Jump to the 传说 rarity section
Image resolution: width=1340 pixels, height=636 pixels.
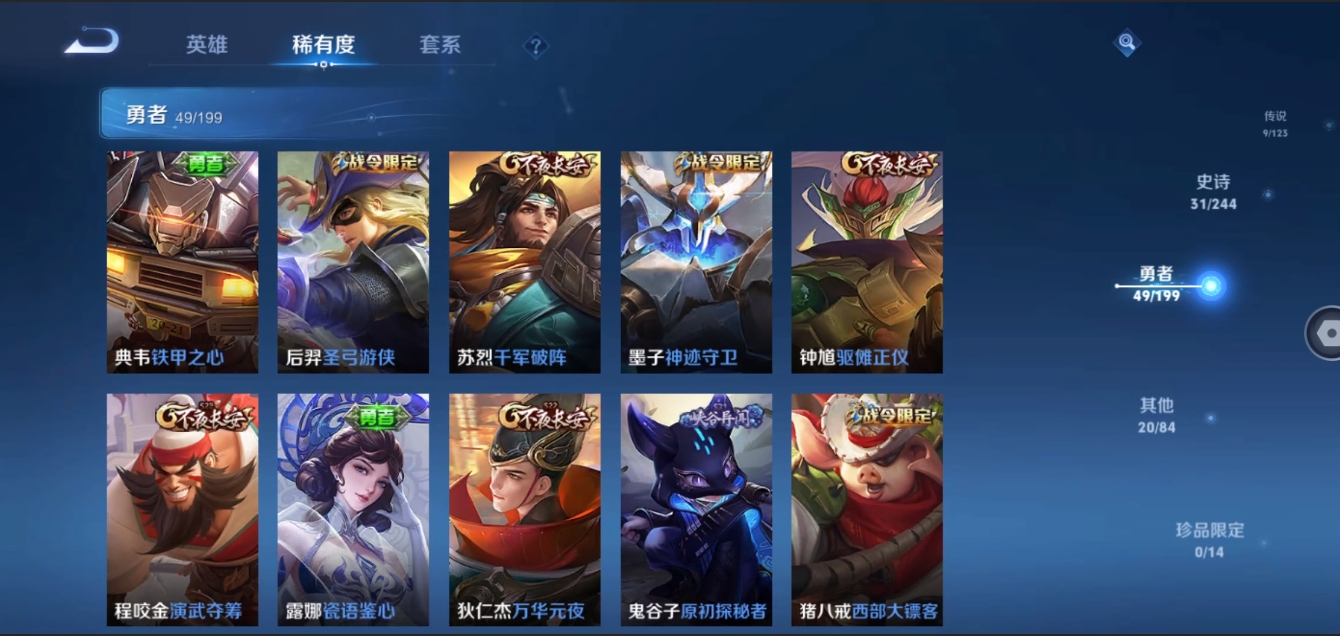[x=1274, y=123]
